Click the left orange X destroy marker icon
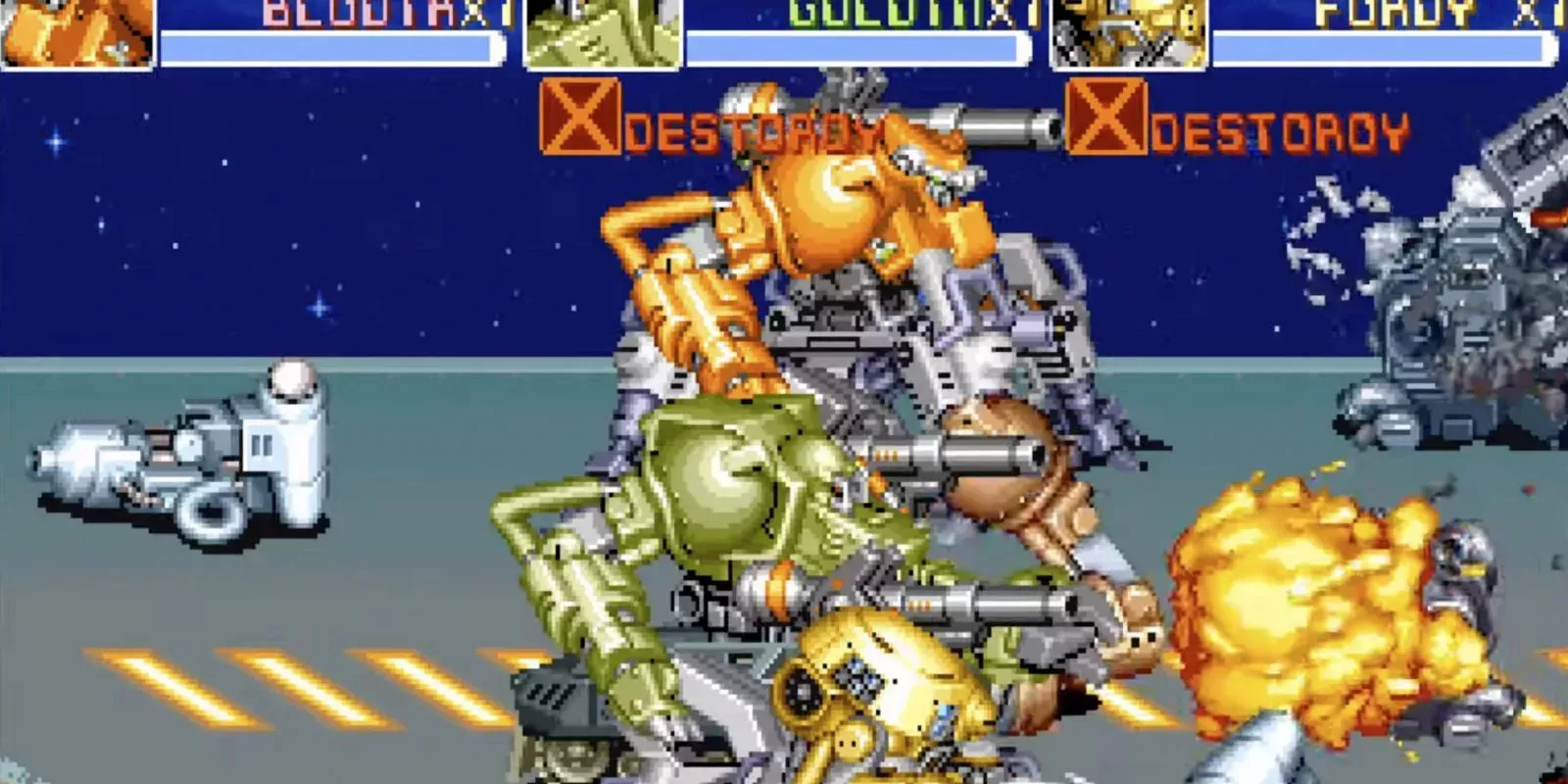1568x784 pixels. (582, 121)
